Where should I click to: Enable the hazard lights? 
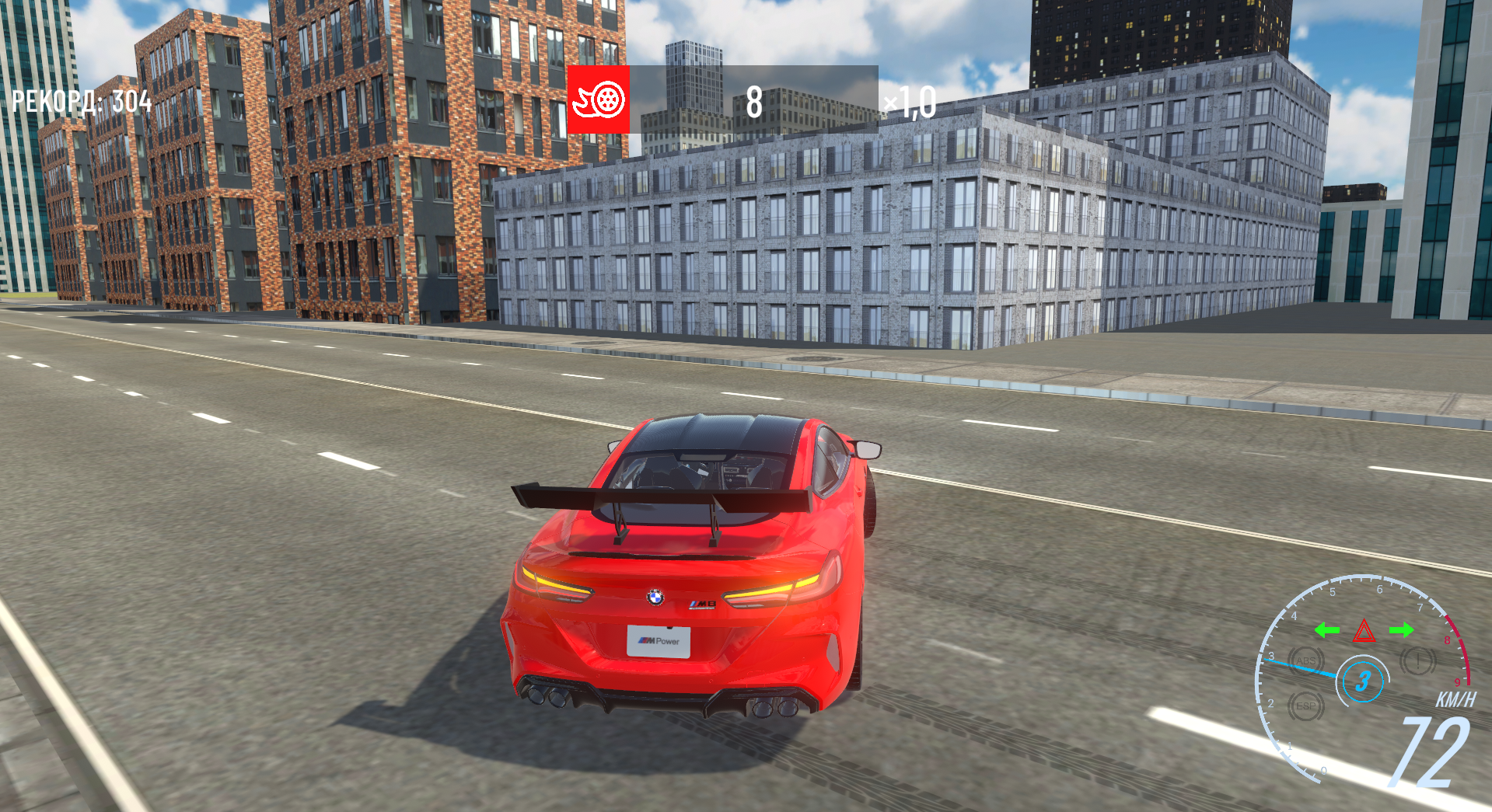[1364, 632]
